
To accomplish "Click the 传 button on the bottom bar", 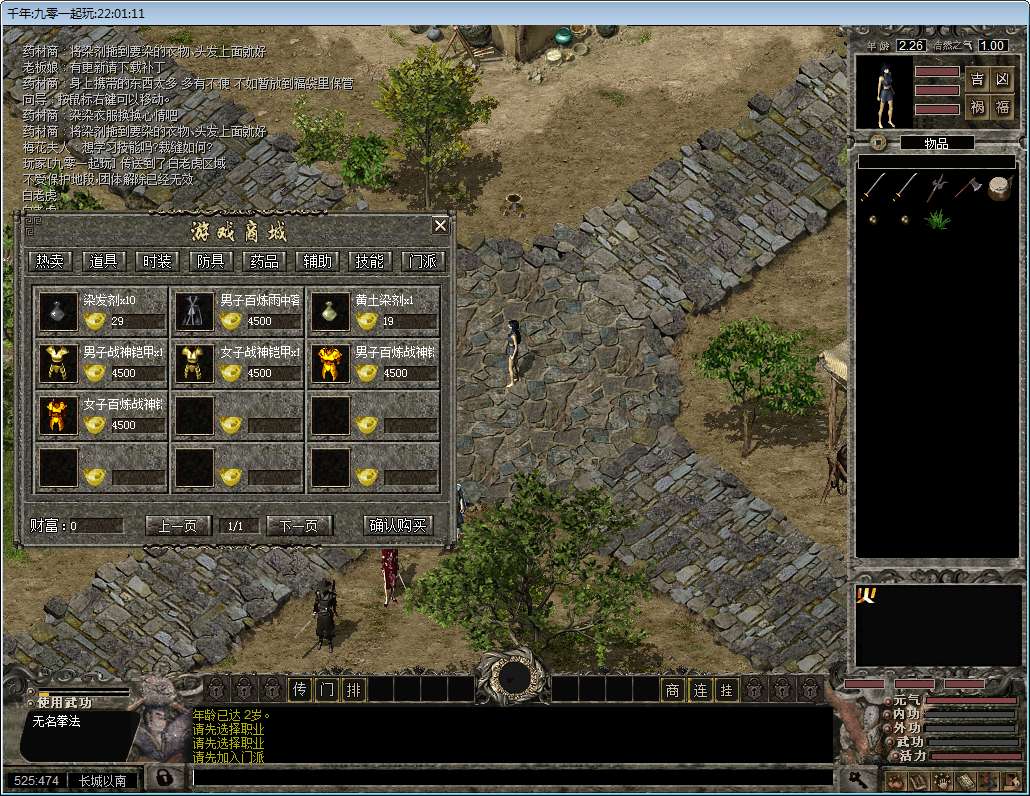I will point(300,689).
